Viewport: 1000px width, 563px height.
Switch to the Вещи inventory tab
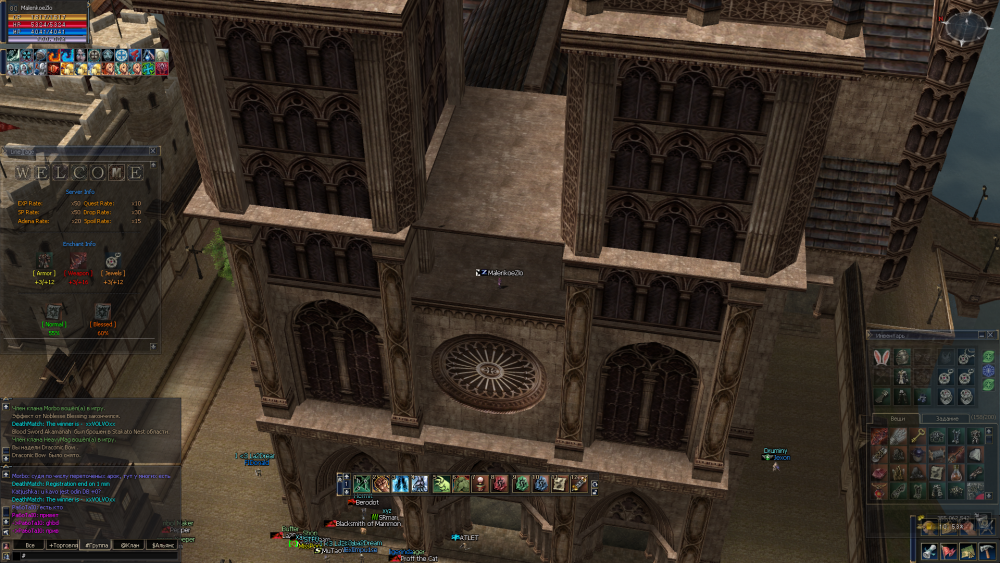click(895, 418)
